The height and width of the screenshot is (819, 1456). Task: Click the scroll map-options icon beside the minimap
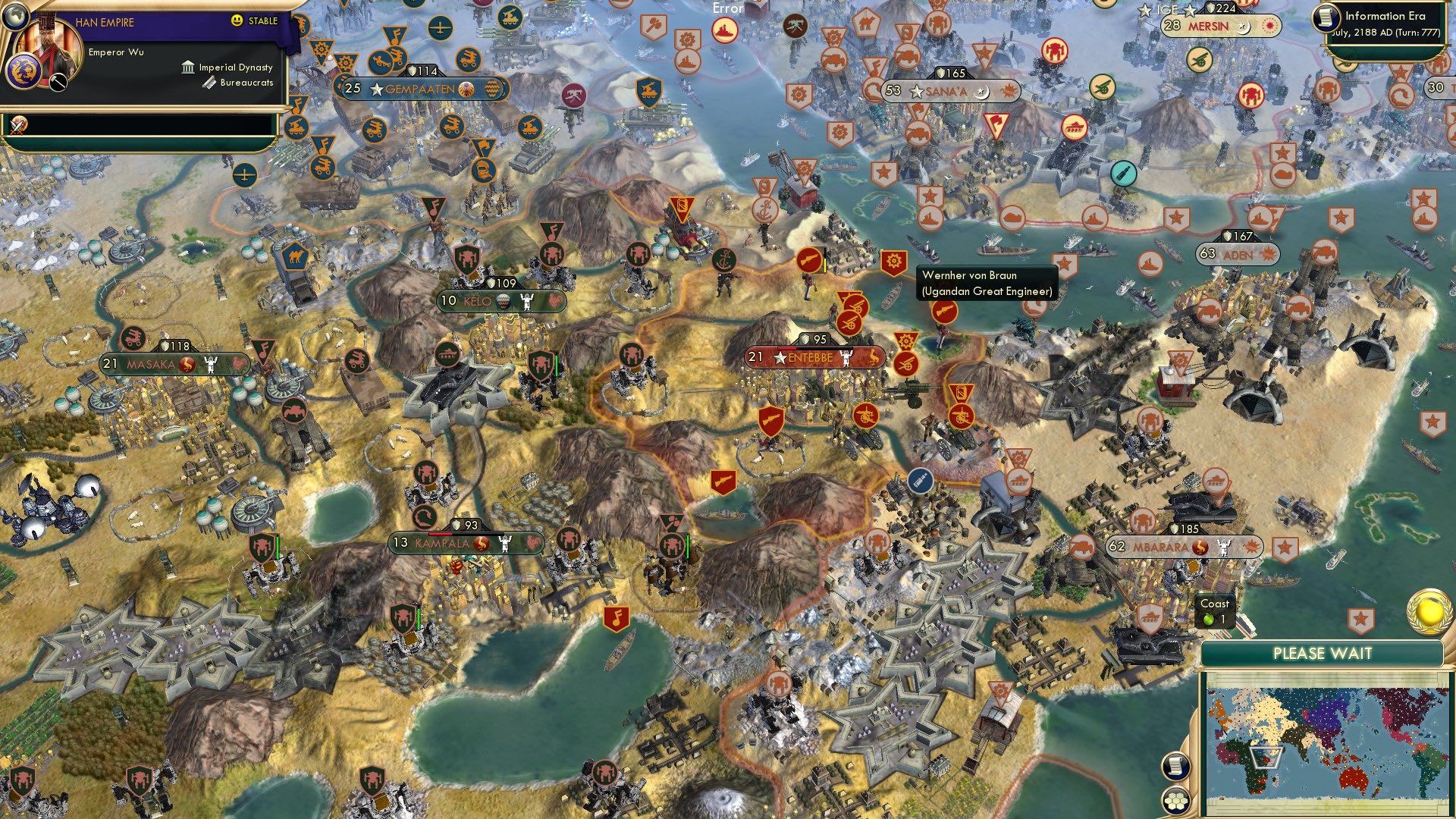(x=1175, y=767)
